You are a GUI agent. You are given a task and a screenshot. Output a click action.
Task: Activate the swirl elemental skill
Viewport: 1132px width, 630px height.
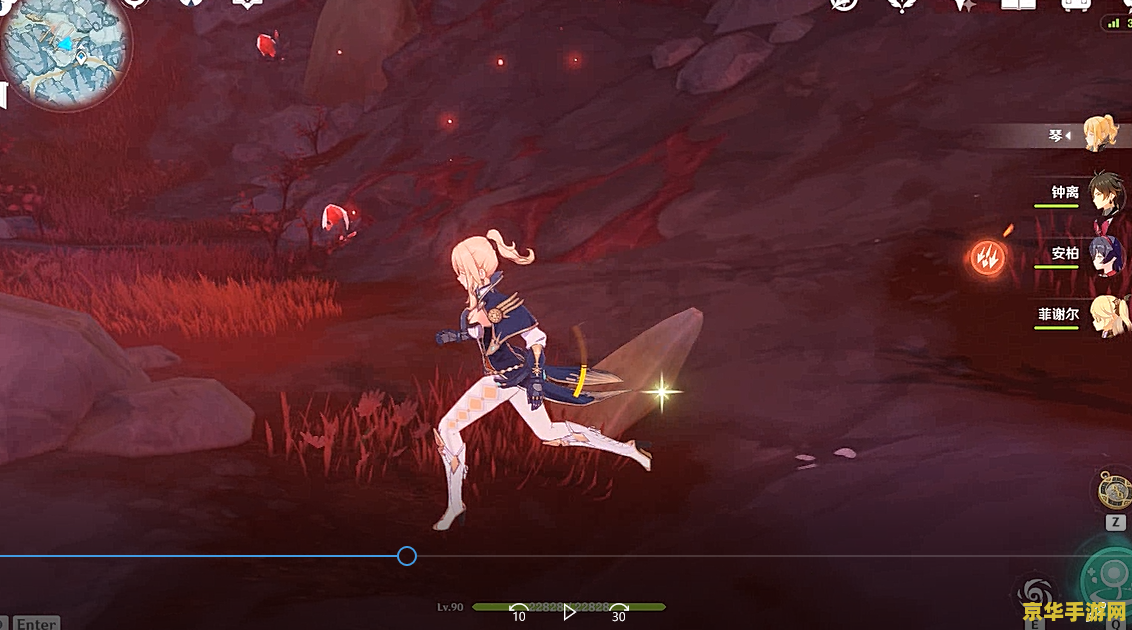click(1032, 591)
